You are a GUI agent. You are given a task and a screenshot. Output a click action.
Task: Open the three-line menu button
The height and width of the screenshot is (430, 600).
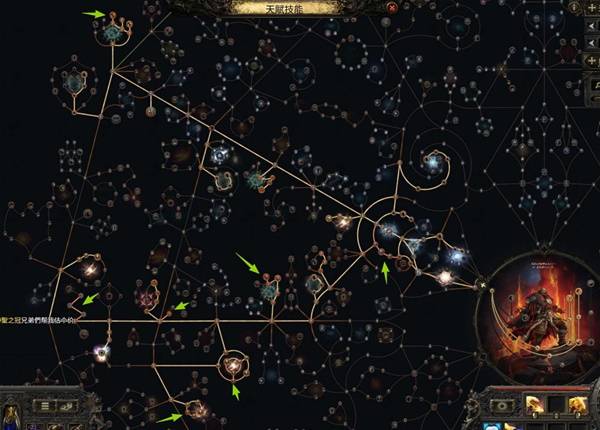[x=45, y=405]
